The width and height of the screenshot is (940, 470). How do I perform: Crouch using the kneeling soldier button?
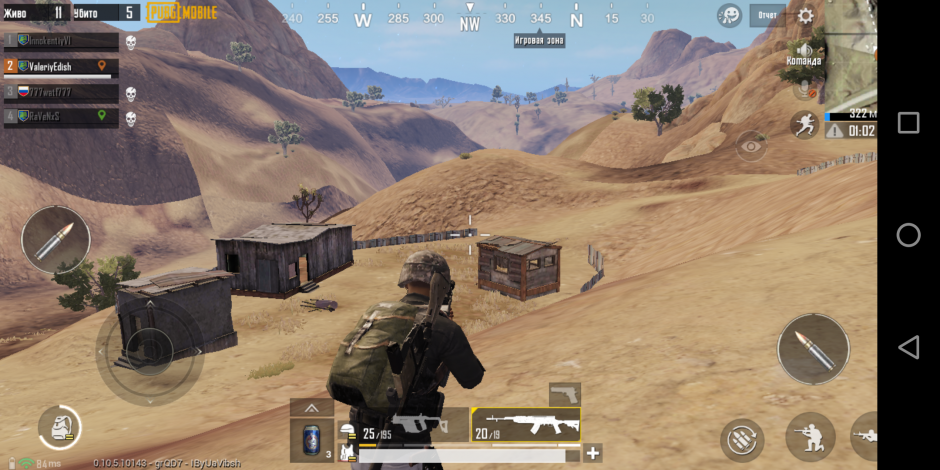810,437
